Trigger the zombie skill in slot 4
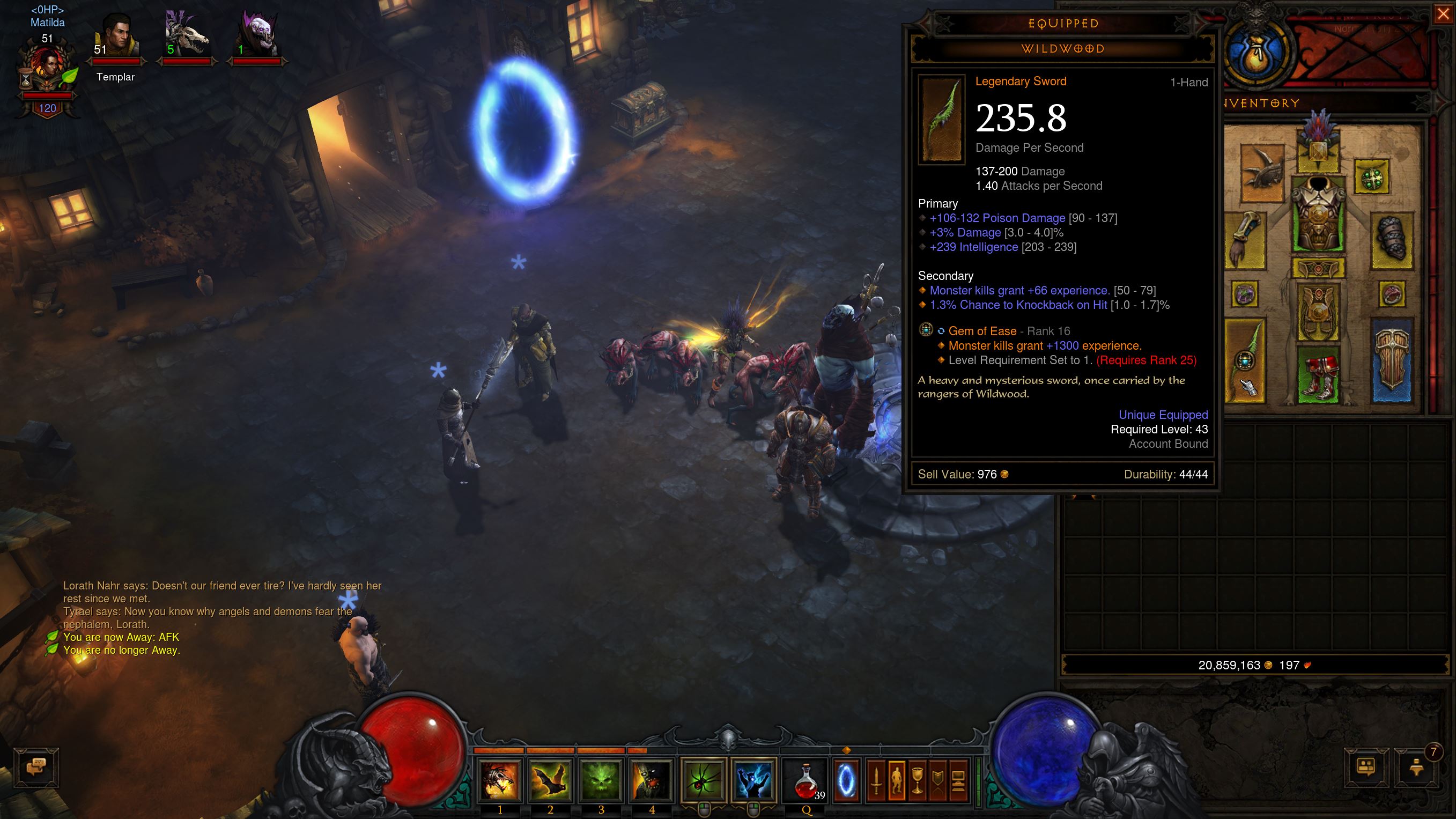The height and width of the screenshot is (819, 1456). point(651,780)
